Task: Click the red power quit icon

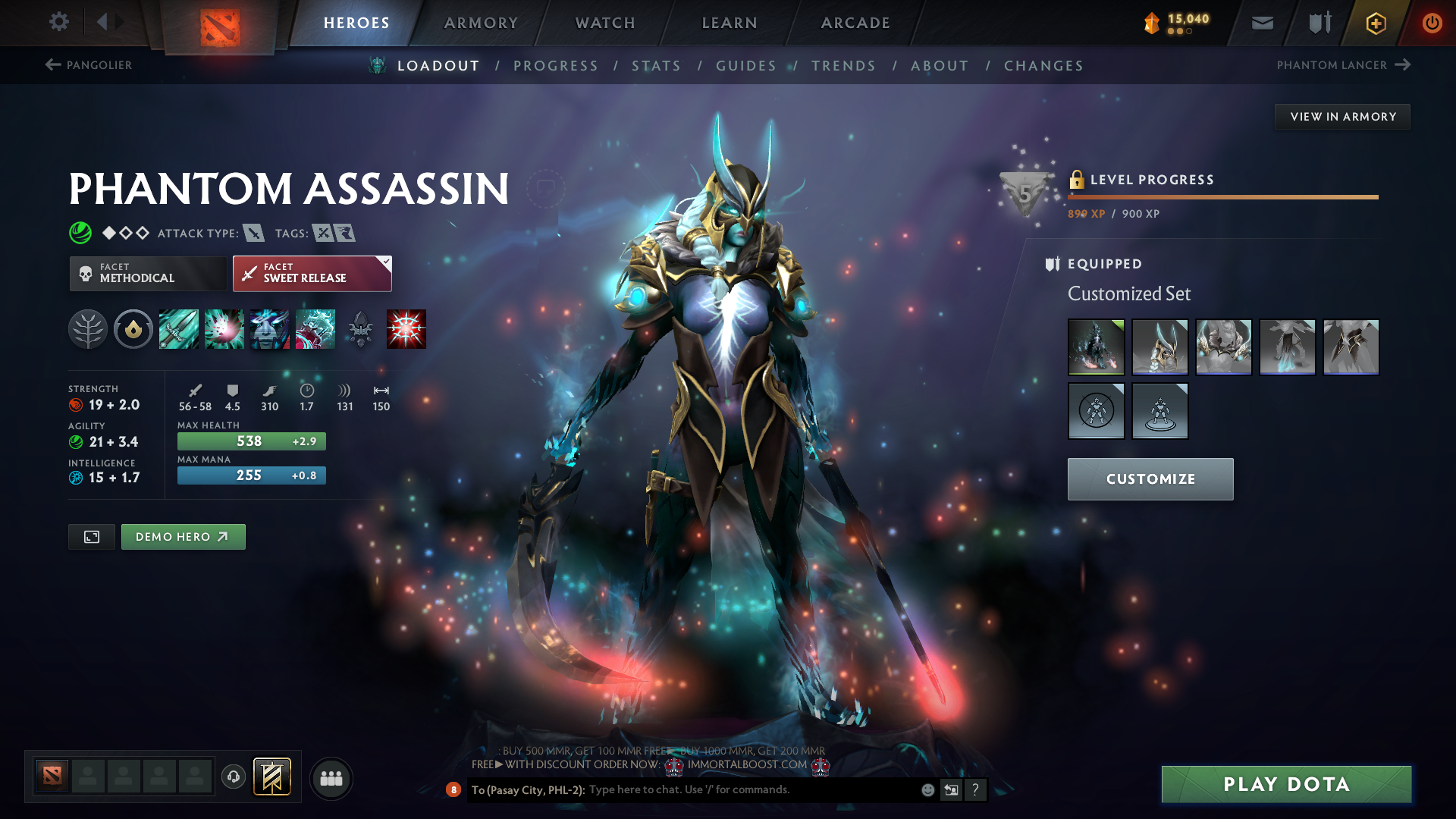Action: click(1432, 23)
